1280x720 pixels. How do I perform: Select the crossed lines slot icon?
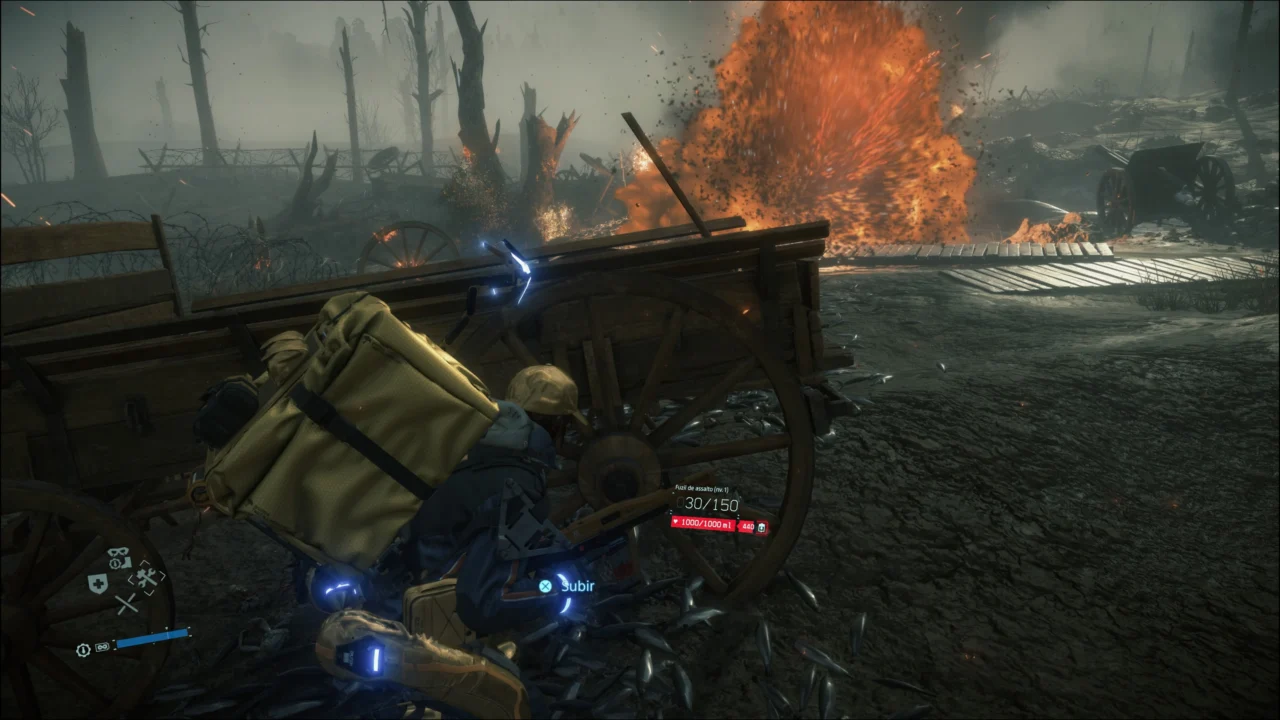tap(125, 604)
